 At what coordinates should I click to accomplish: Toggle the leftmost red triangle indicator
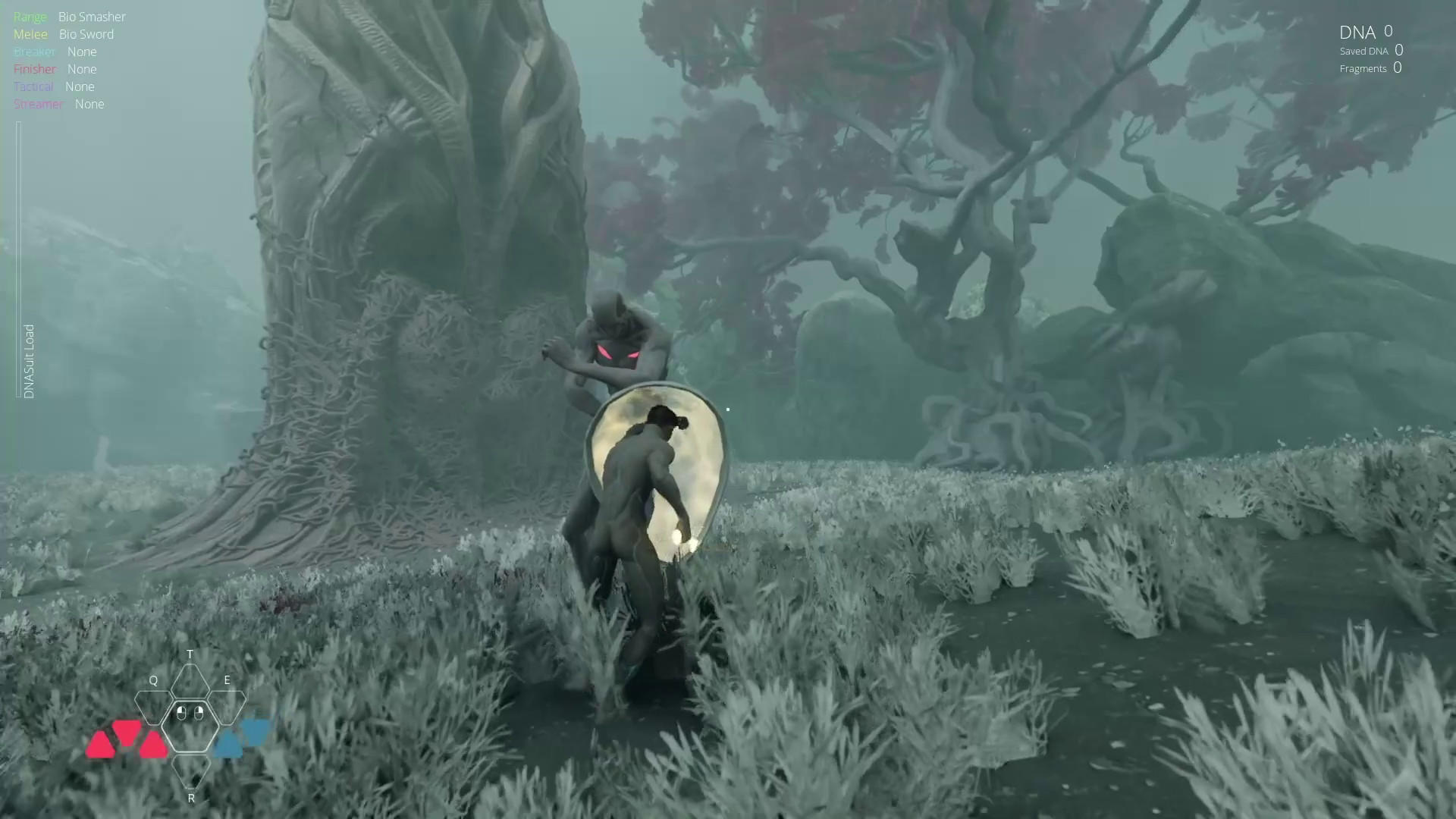point(101,744)
